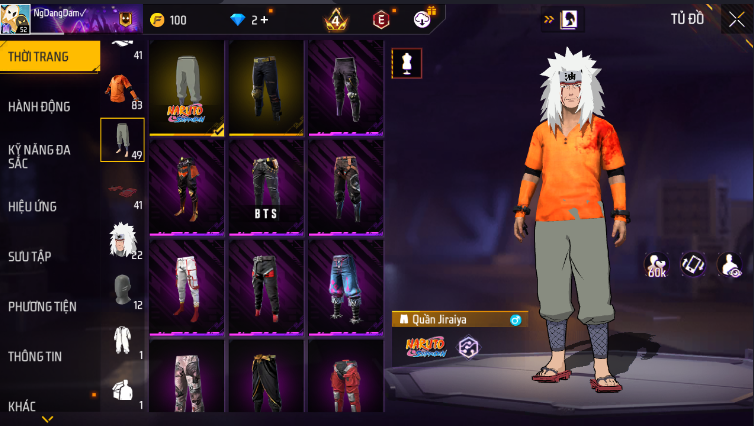This screenshot has height=426, width=754.
Task: Open NgDangDam player profile avatar
Action: tap(15, 19)
